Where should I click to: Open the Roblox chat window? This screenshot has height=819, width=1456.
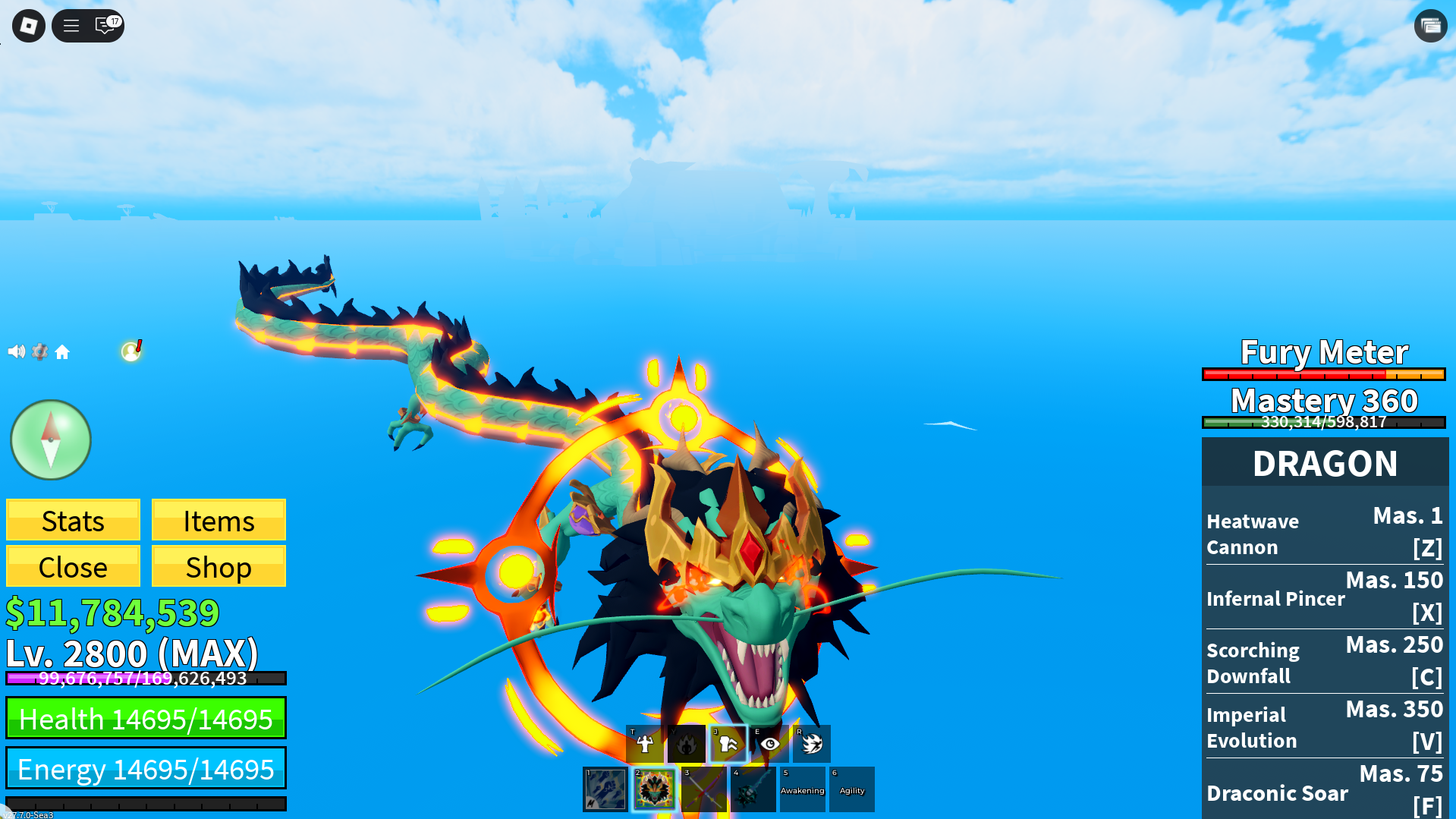[x=105, y=26]
